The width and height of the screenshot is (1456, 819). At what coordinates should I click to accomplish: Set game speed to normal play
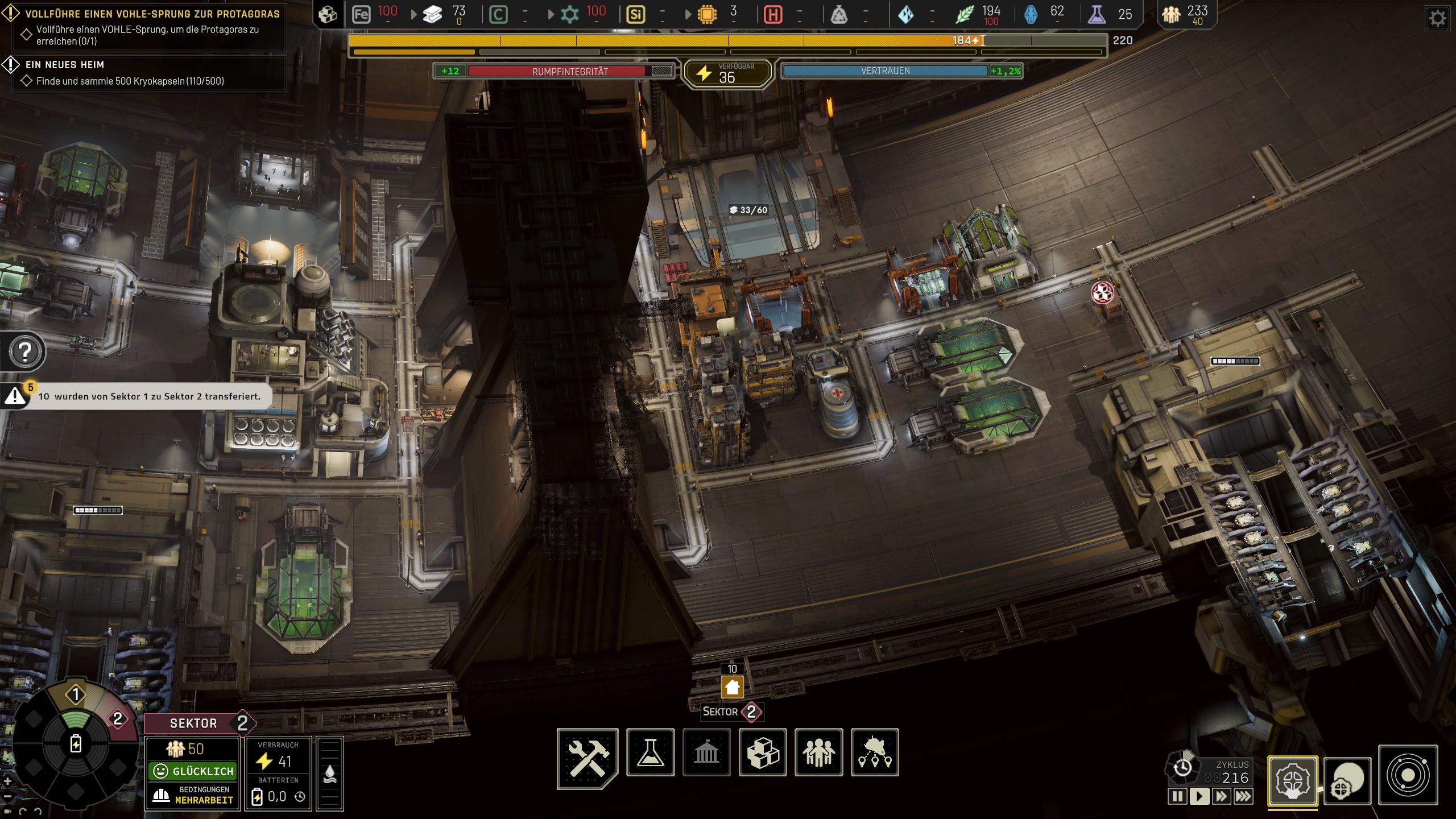pos(1199,796)
